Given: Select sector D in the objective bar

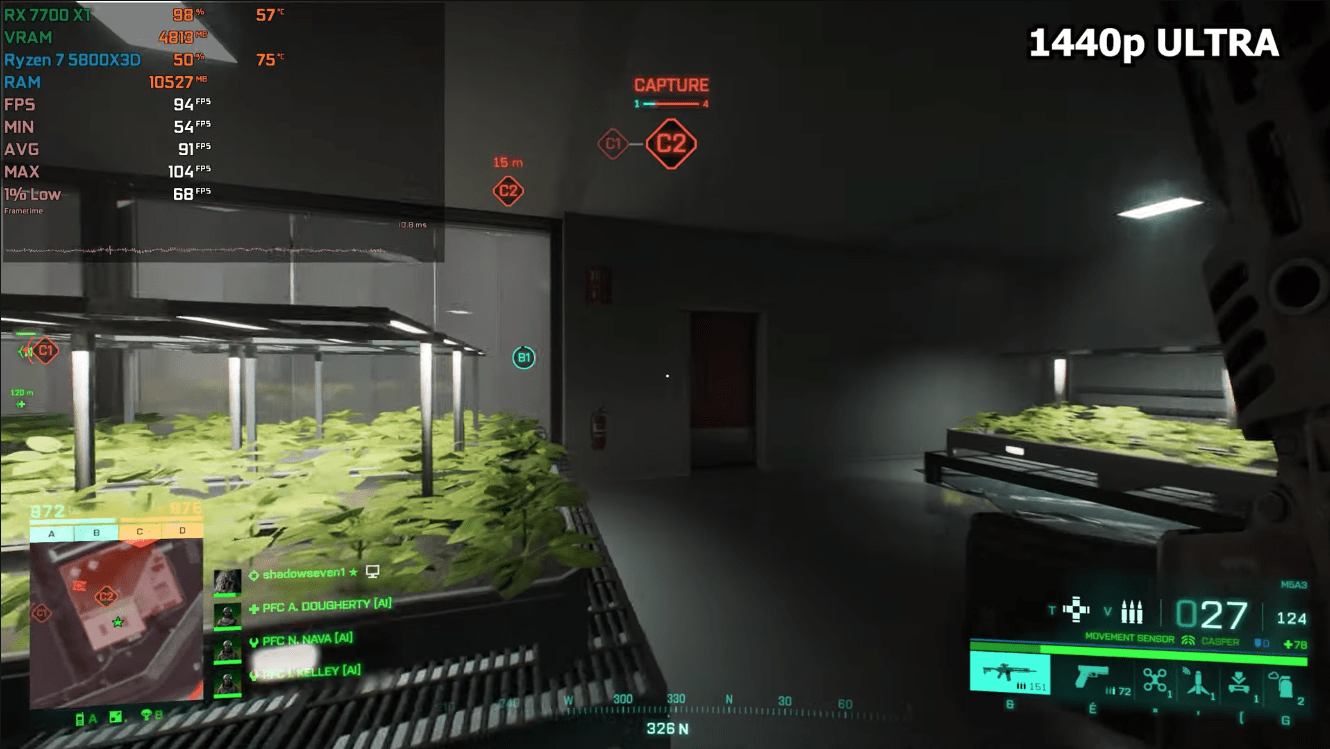Looking at the screenshot, I should point(182,532).
